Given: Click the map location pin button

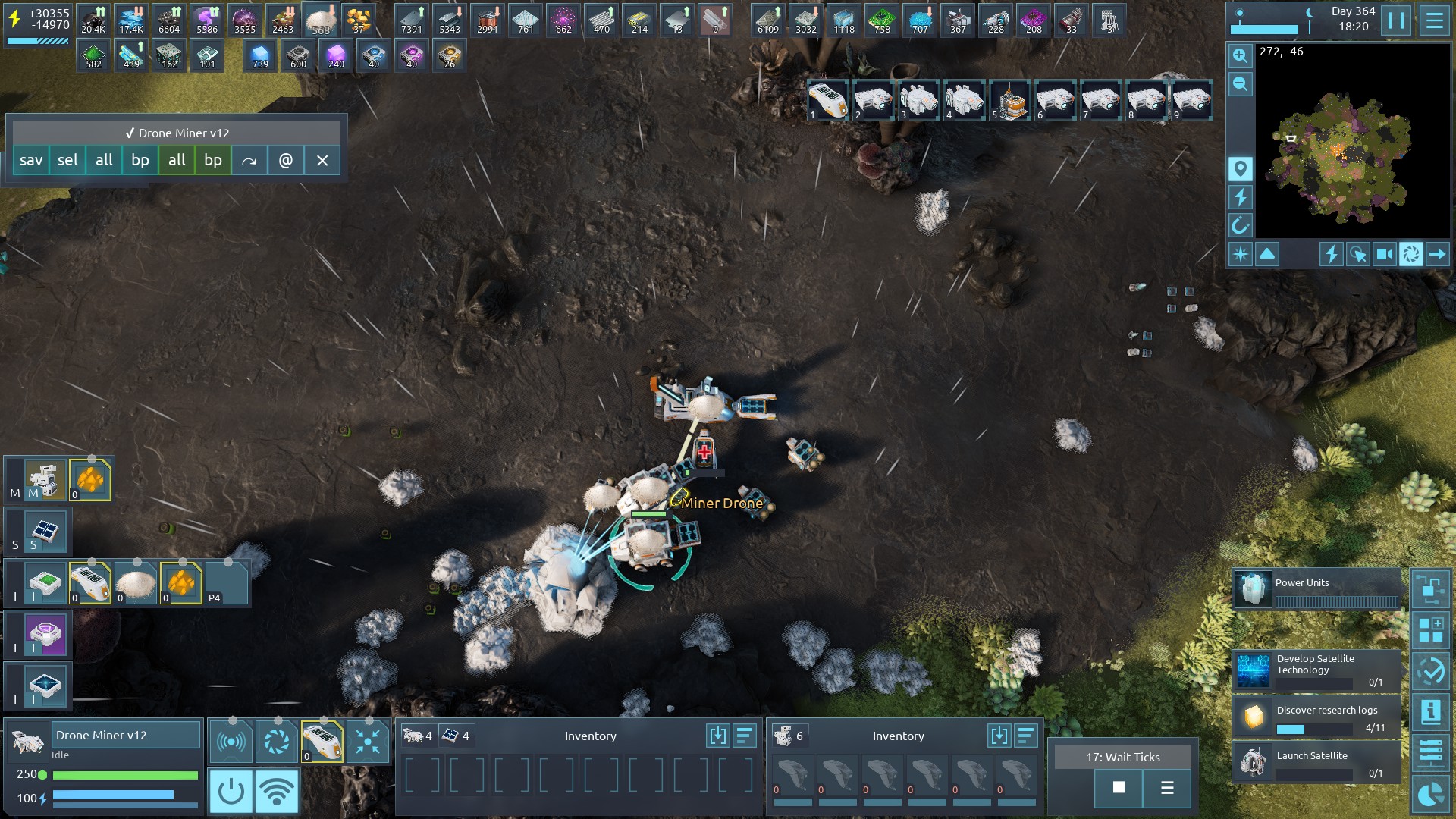Looking at the screenshot, I should [x=1240, y=168].
